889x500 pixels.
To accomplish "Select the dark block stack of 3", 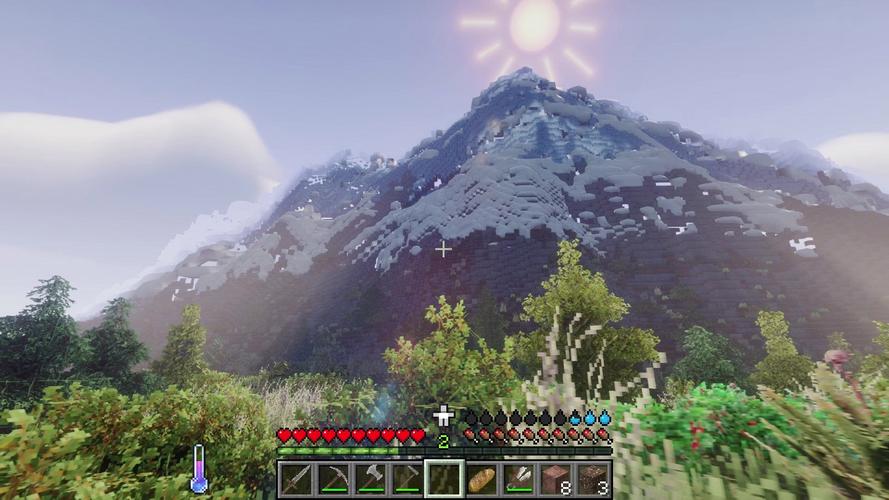I will tap(593, 479).
